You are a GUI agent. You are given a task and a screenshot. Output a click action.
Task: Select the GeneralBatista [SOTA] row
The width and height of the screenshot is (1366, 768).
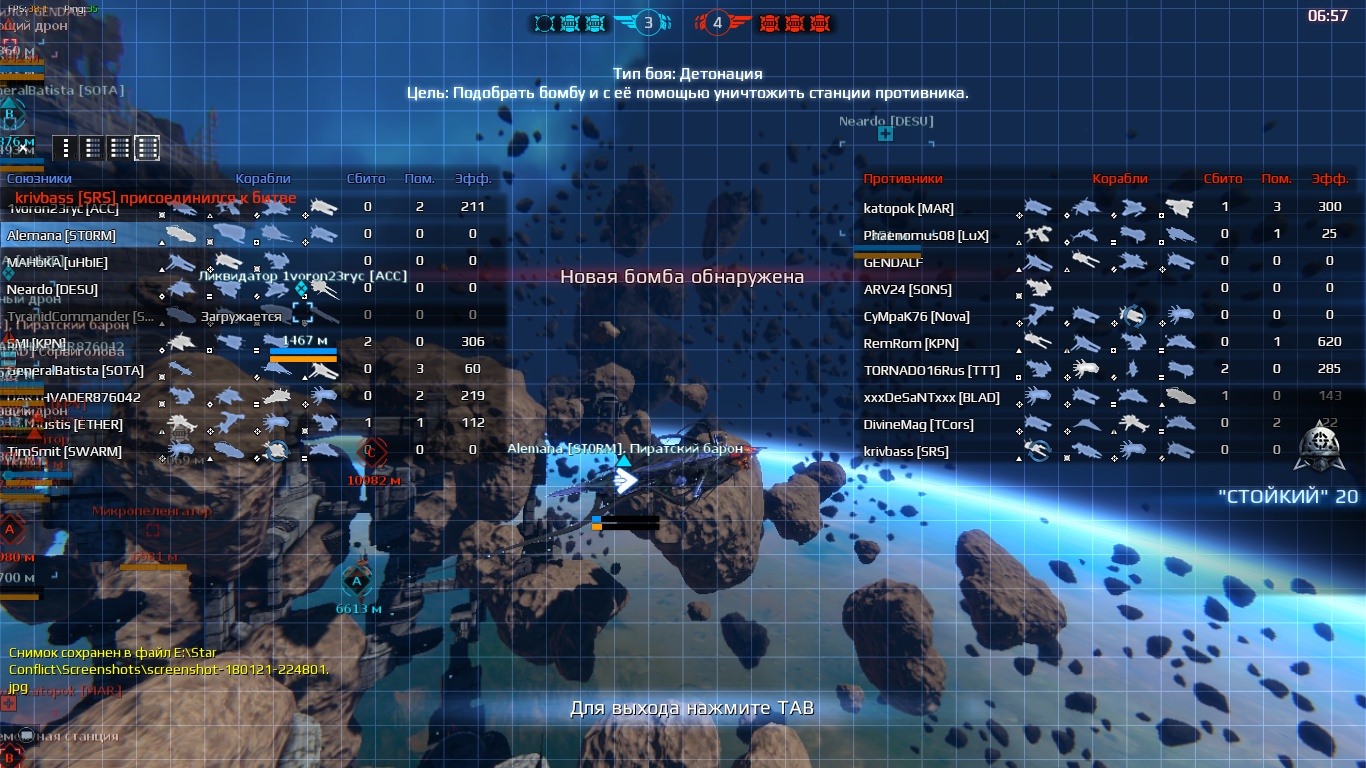tap(75, 370)
